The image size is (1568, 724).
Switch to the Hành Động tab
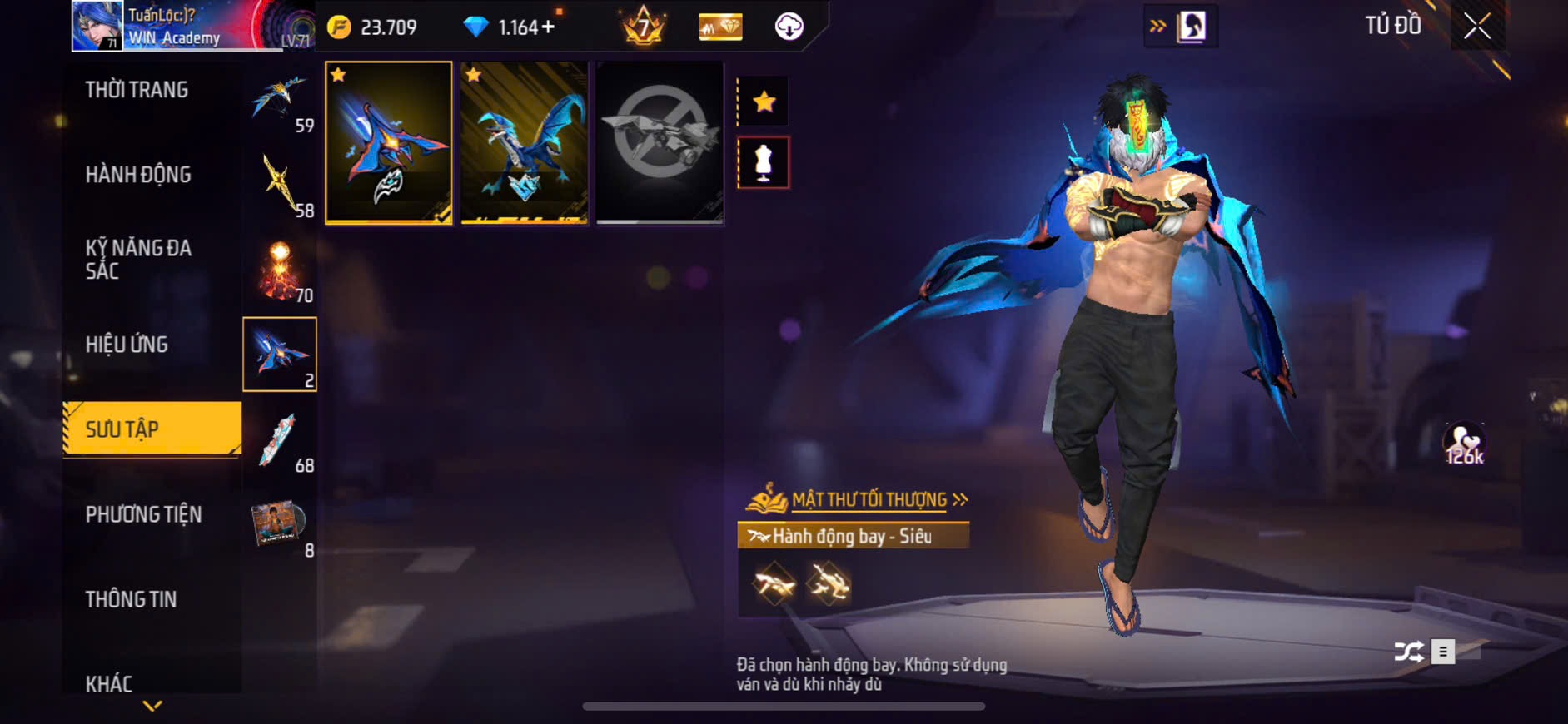click(138, 175)
